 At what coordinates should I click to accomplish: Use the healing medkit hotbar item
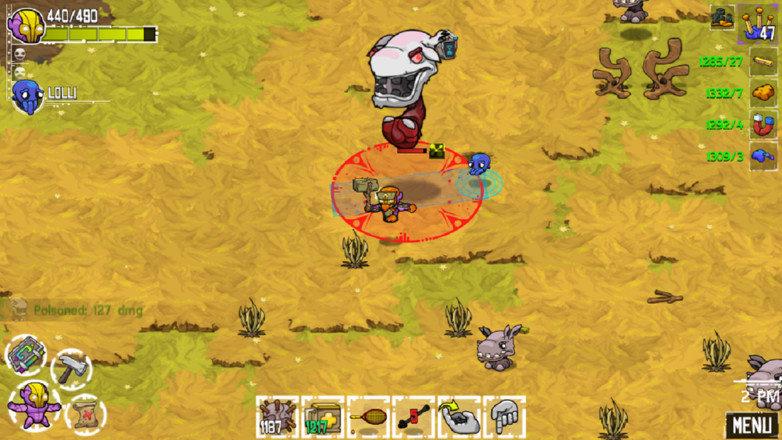point(322,414)
